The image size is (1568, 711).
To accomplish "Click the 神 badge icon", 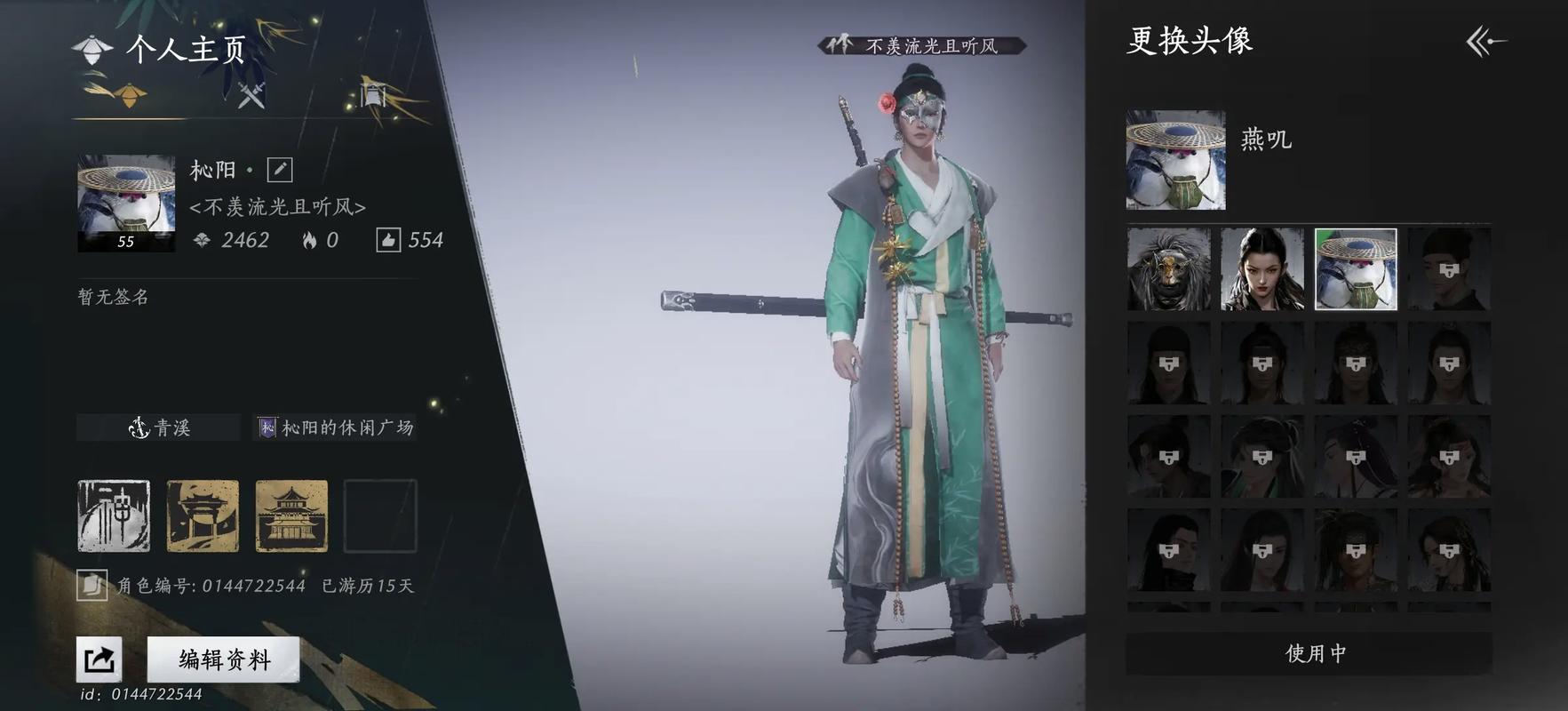I will pos(114,515).
